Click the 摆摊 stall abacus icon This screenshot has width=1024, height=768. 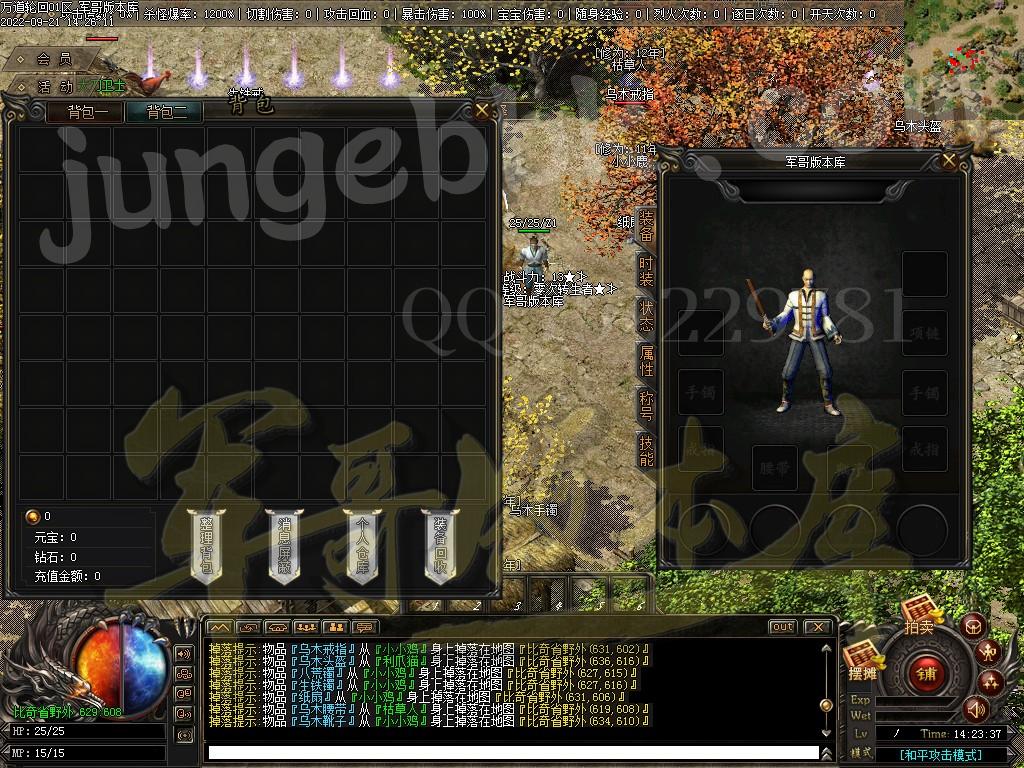point(862,660)
